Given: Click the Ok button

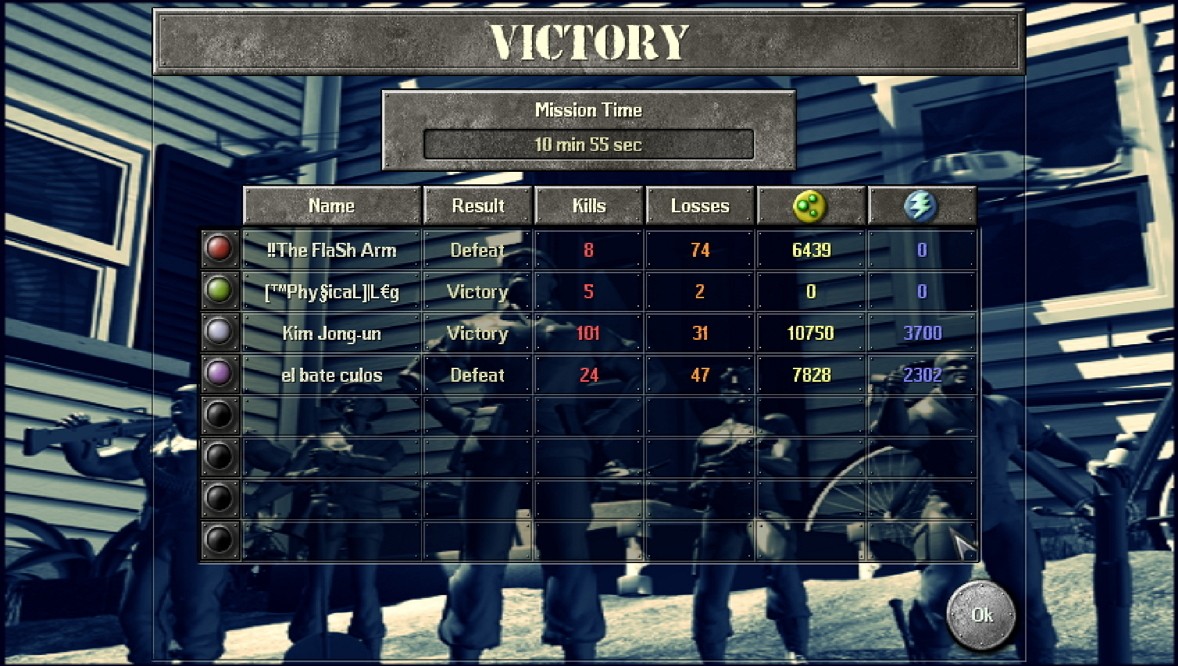Looking at the screenshot, I should (981, 615).
